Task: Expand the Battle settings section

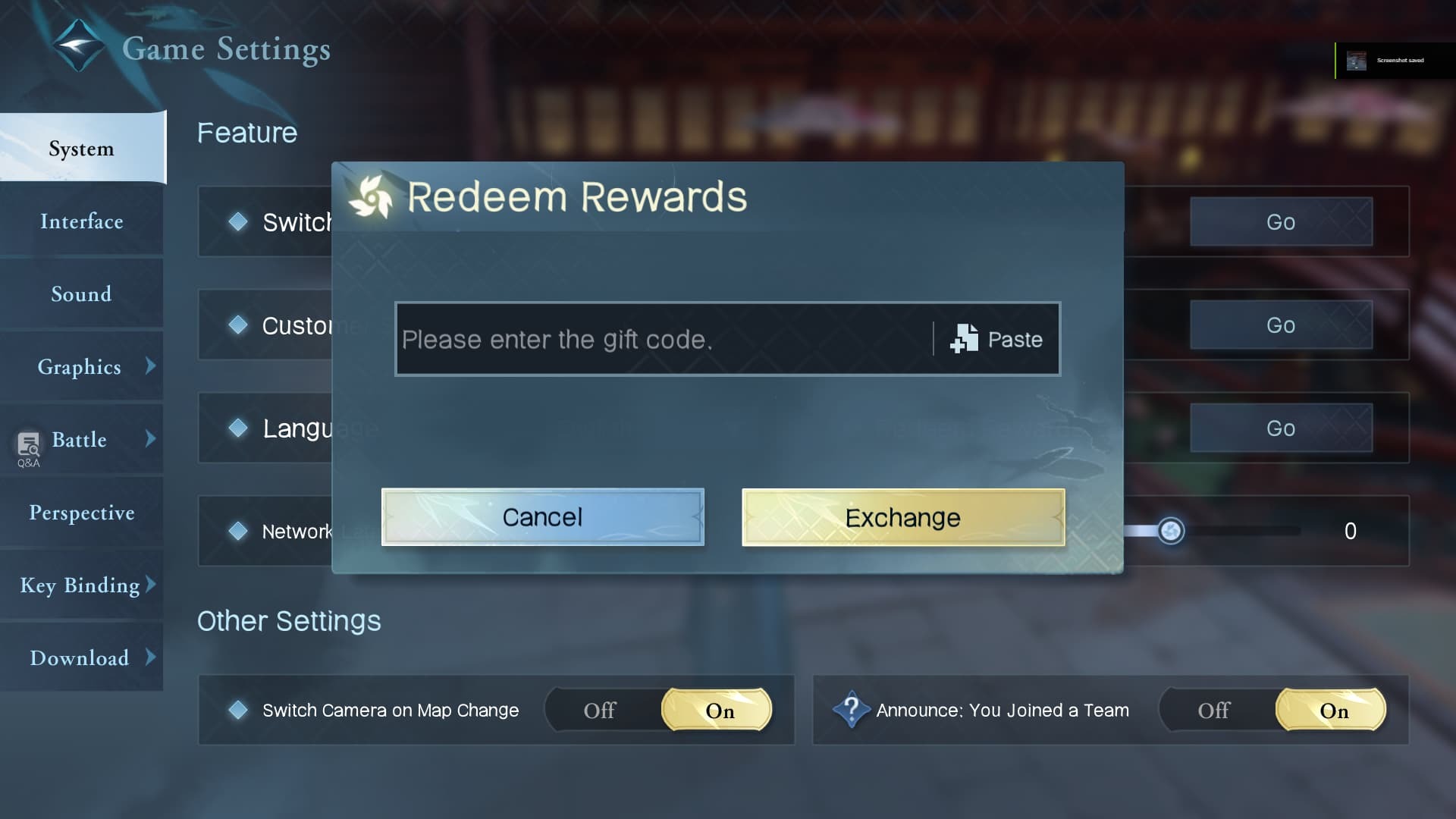Action: (79, 440)
